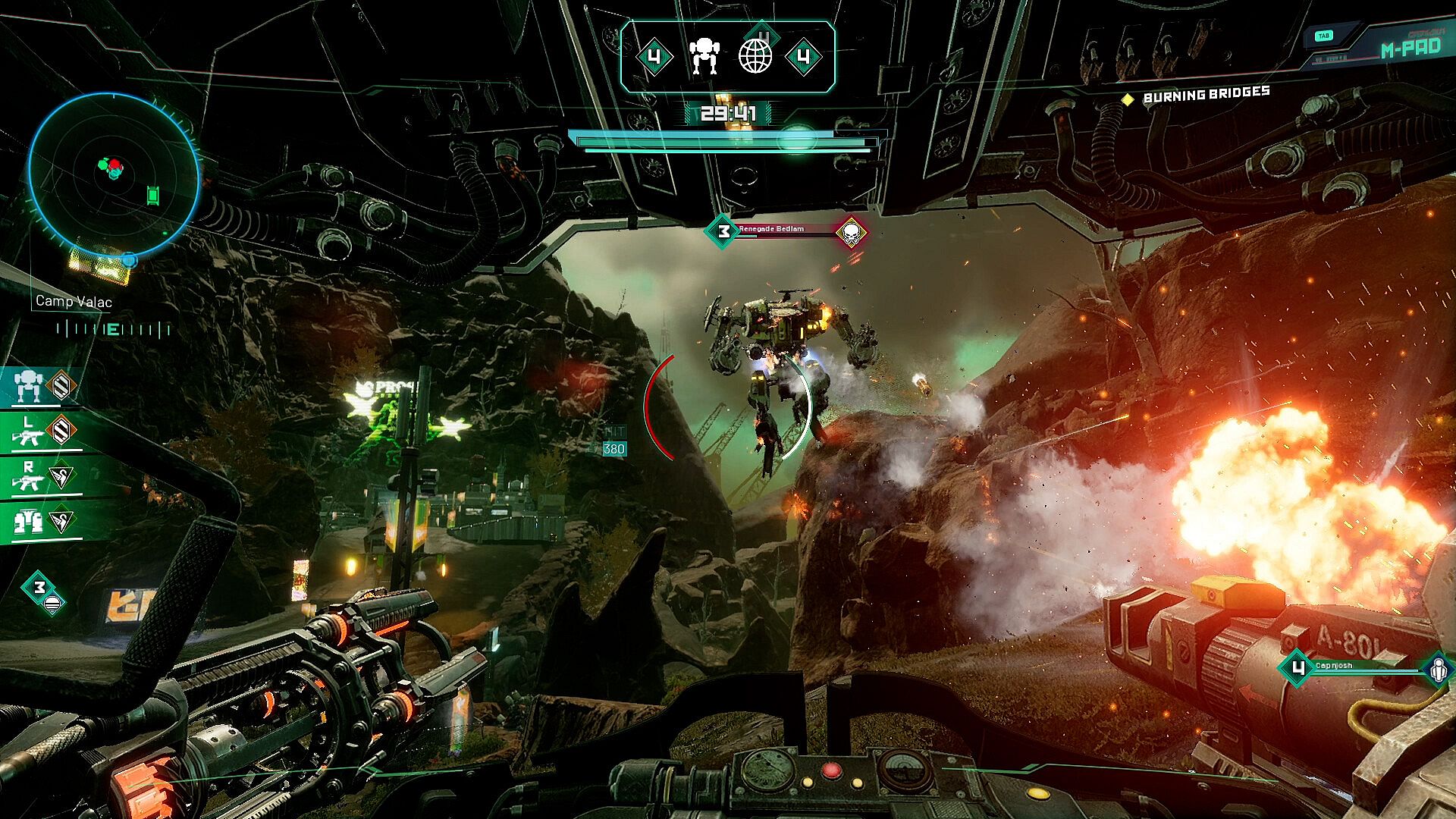Image resolution: width=1456 pixels, height=819 pixels.
Task: Select the mech status row
Action: tap(45, 387)
